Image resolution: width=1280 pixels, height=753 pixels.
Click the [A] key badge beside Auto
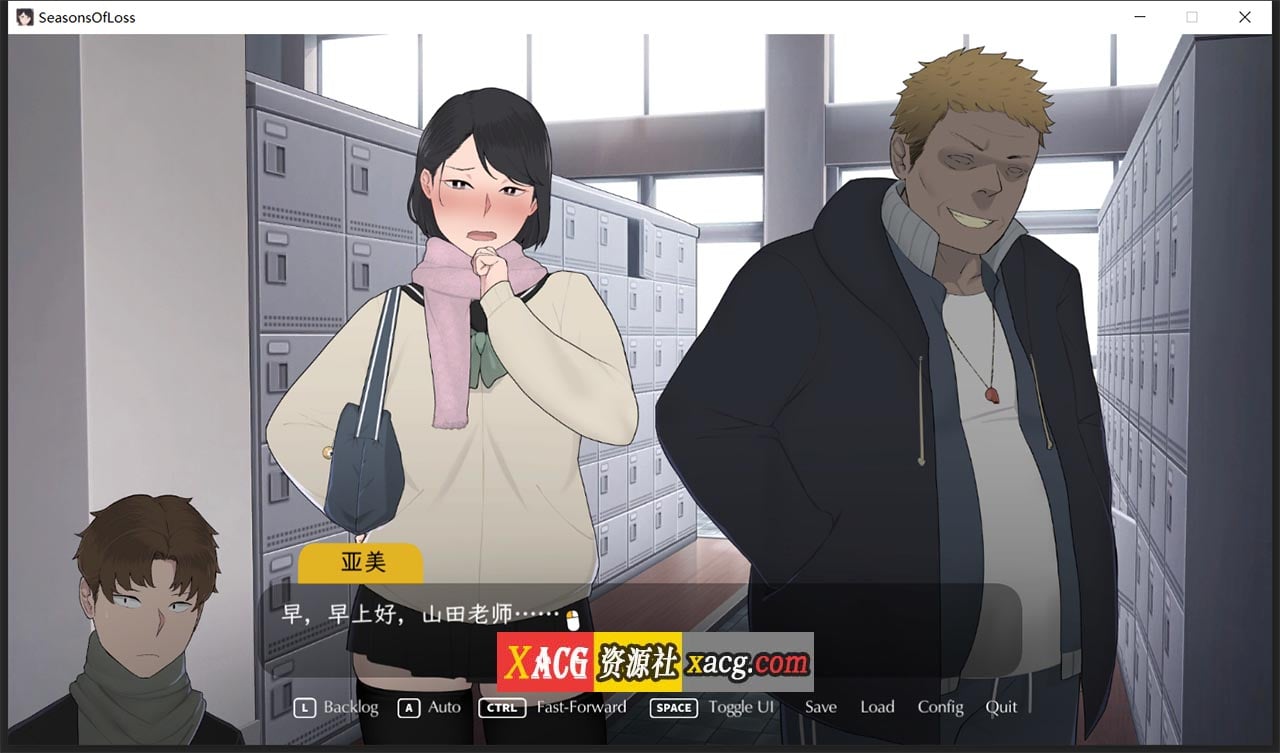click(x=408, y=707)
